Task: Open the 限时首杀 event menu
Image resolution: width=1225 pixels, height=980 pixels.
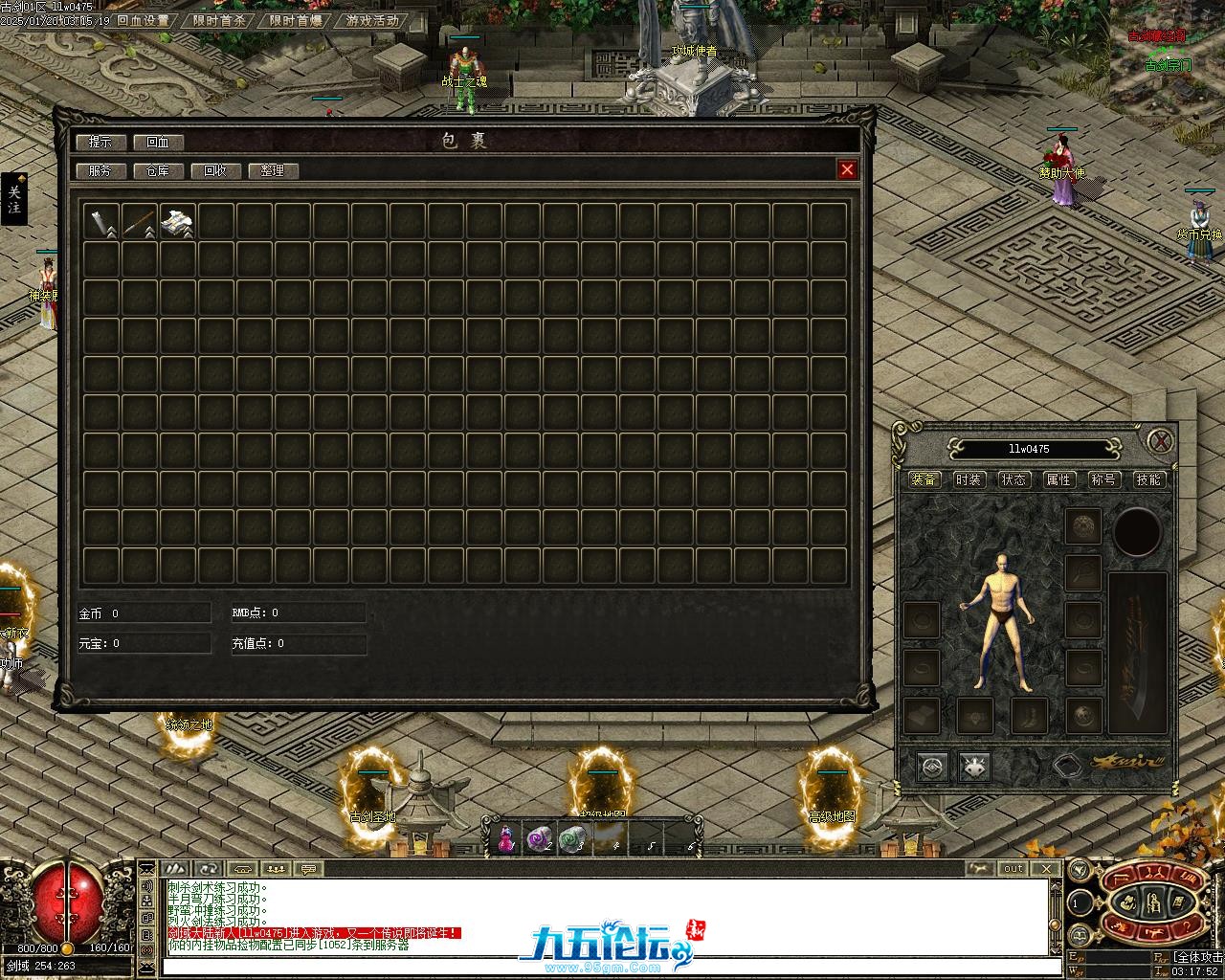Action: [x=219, y=20]
